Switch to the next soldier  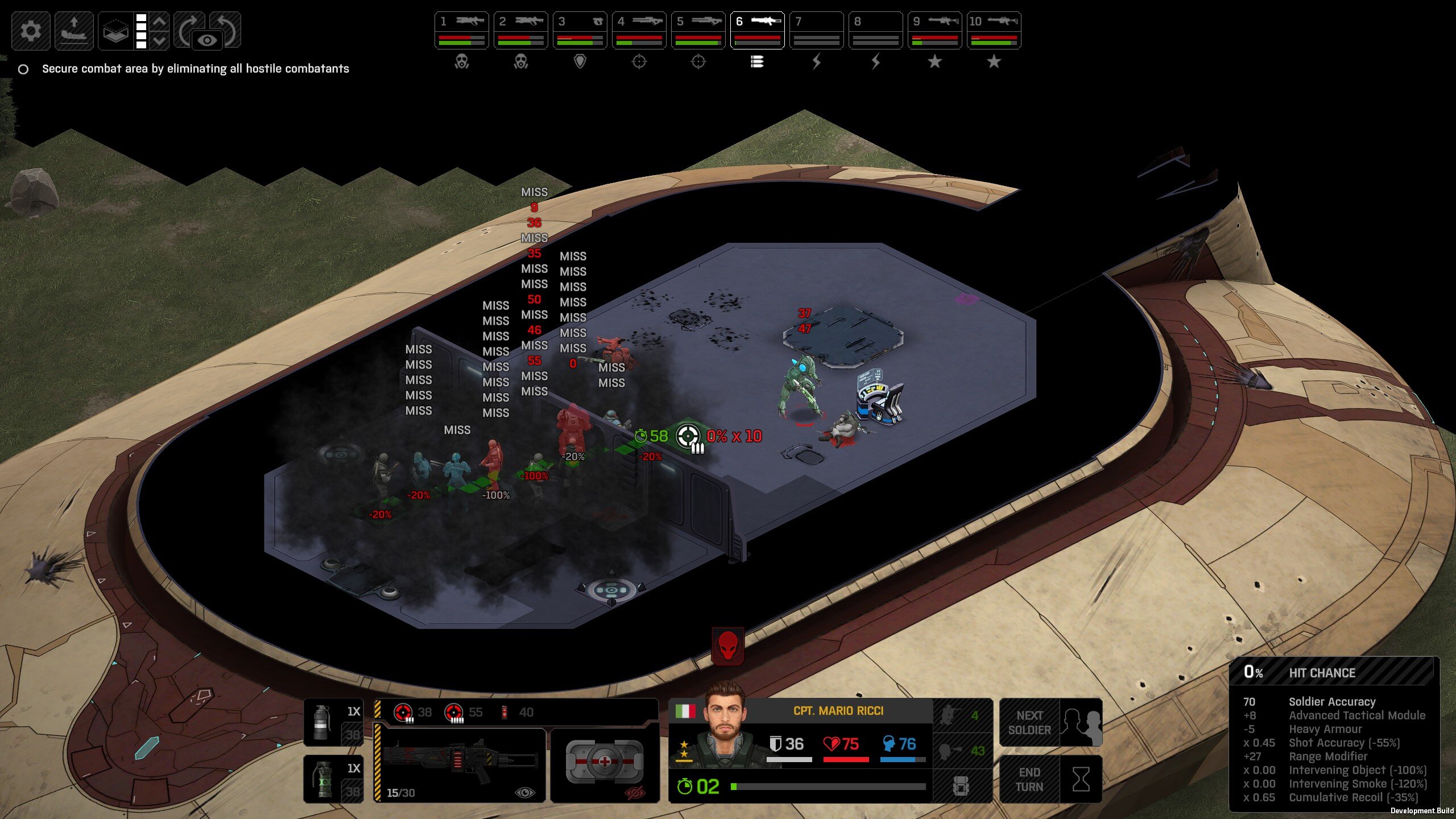1050,722
